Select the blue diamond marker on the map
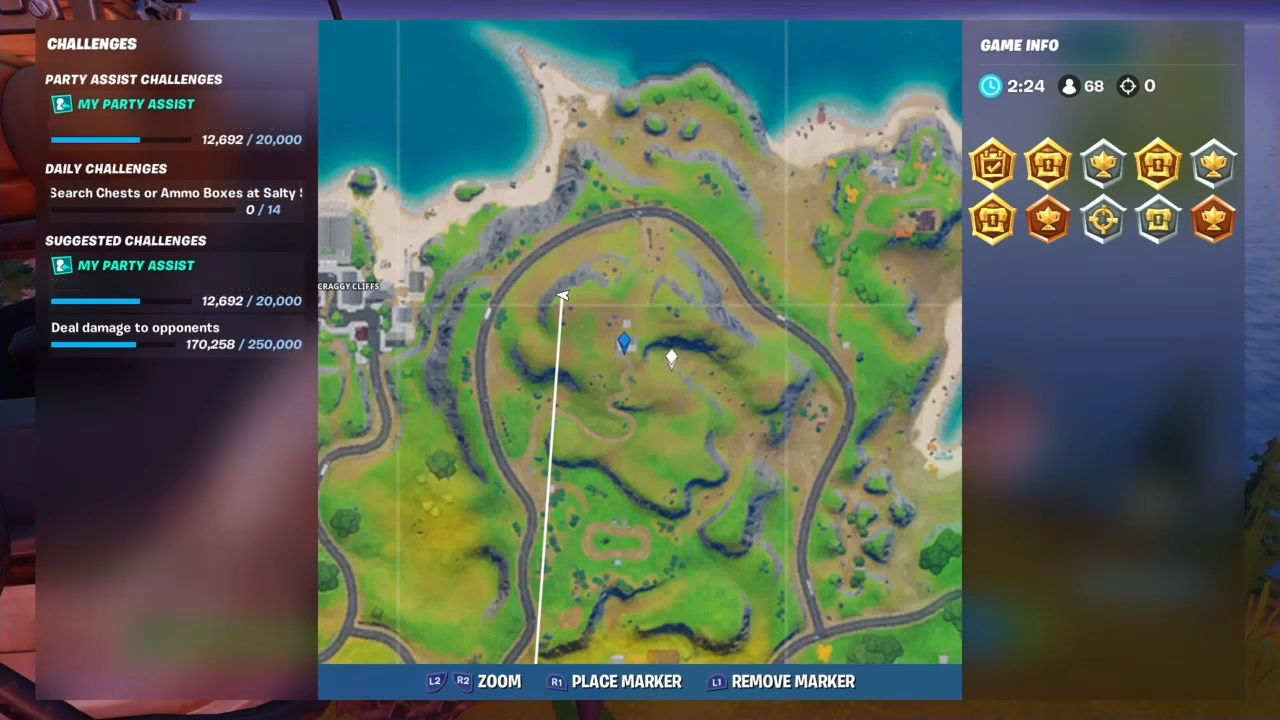1280x720 pixels. (x=623, y=342)
